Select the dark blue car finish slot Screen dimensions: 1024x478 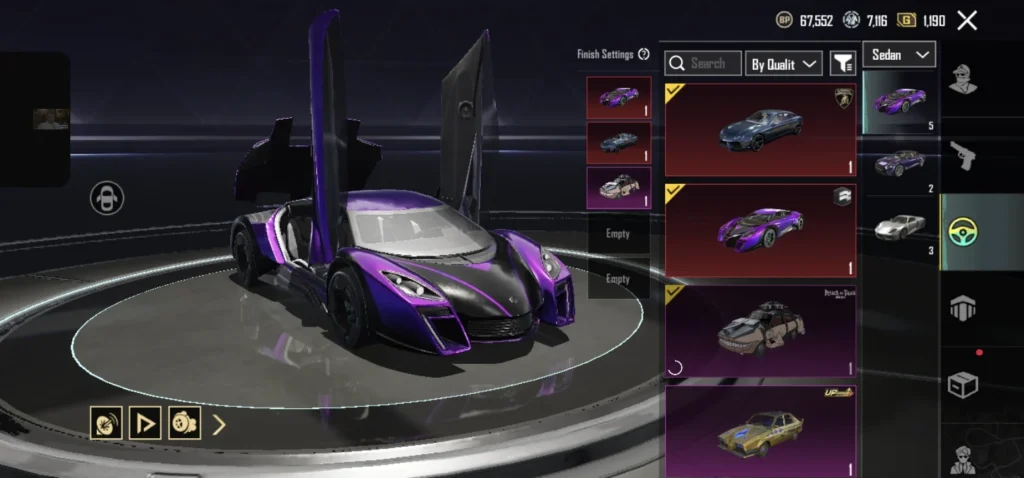click(619, 142)
